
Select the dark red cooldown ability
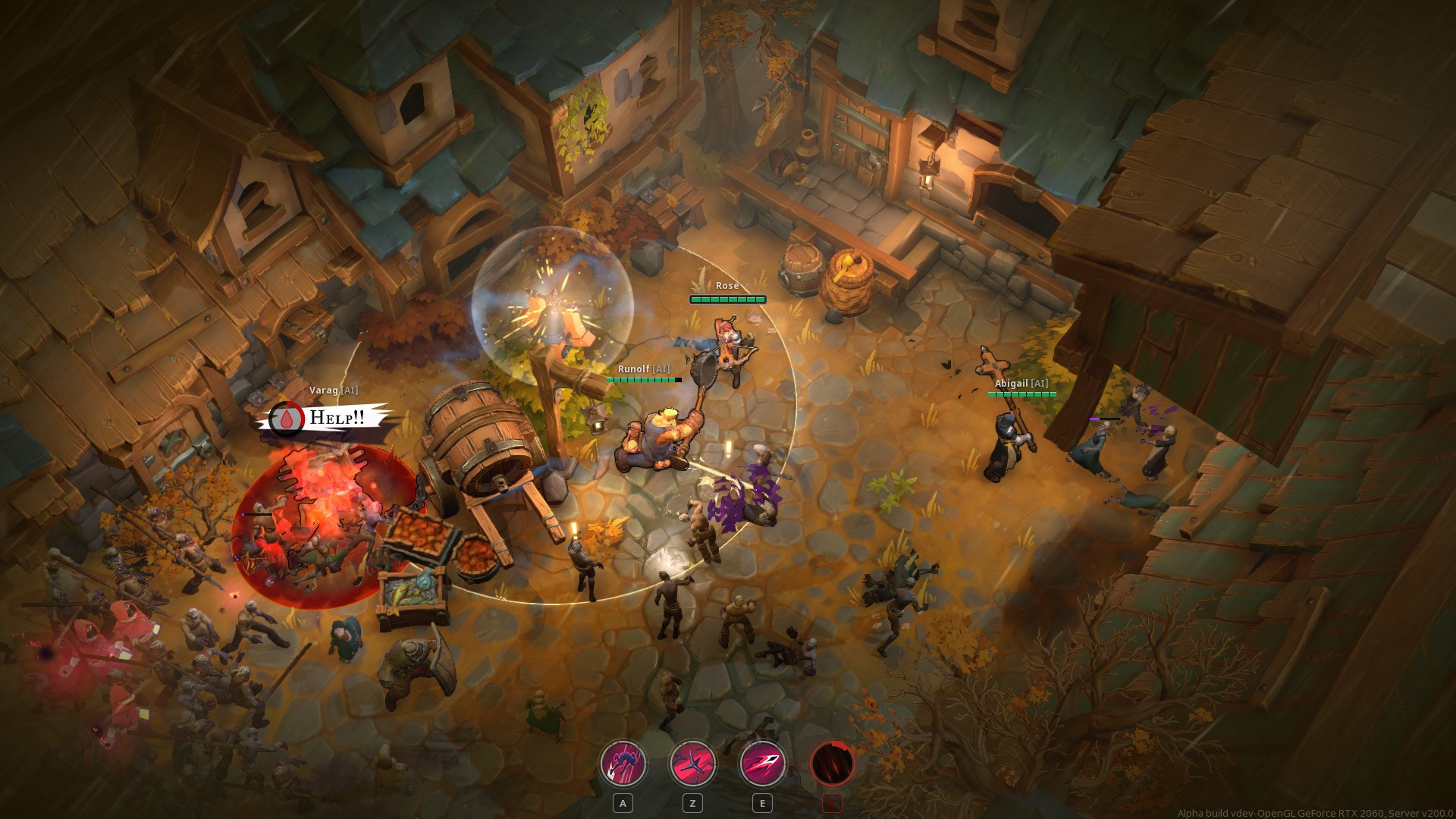(832, 763)
